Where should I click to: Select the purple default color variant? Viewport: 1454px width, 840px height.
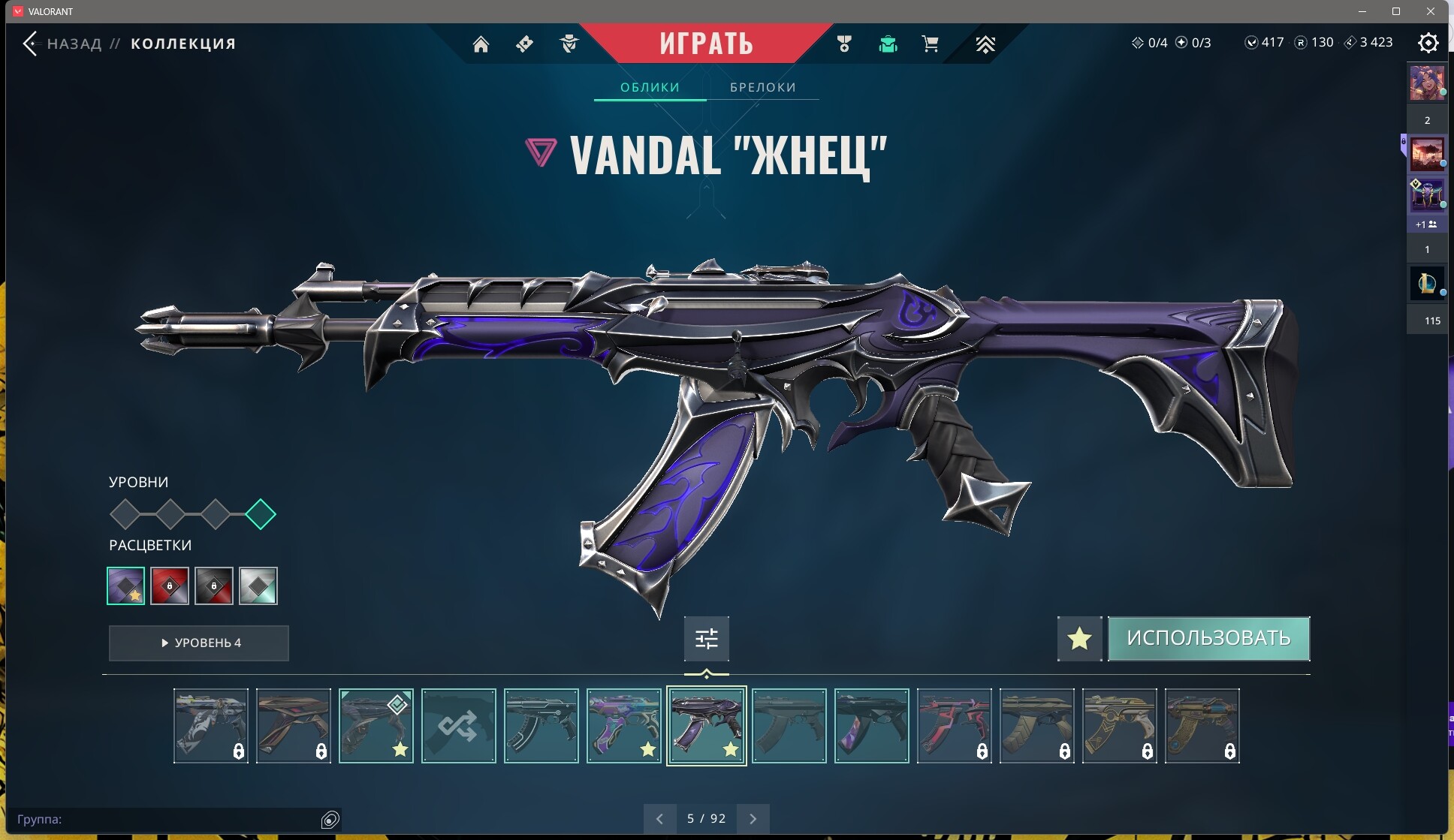click(x=125, y=586)
